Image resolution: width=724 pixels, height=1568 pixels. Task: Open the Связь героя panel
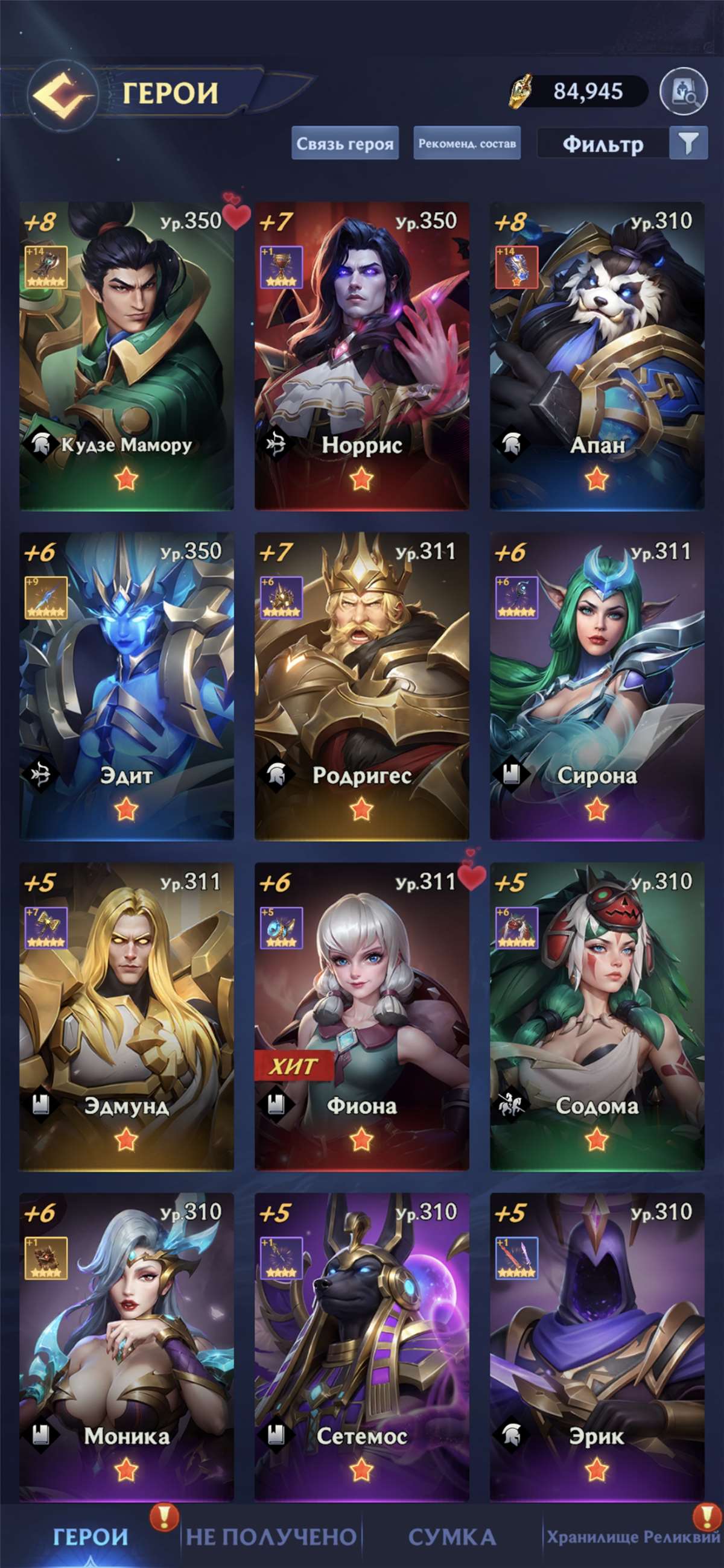[345, 144]
